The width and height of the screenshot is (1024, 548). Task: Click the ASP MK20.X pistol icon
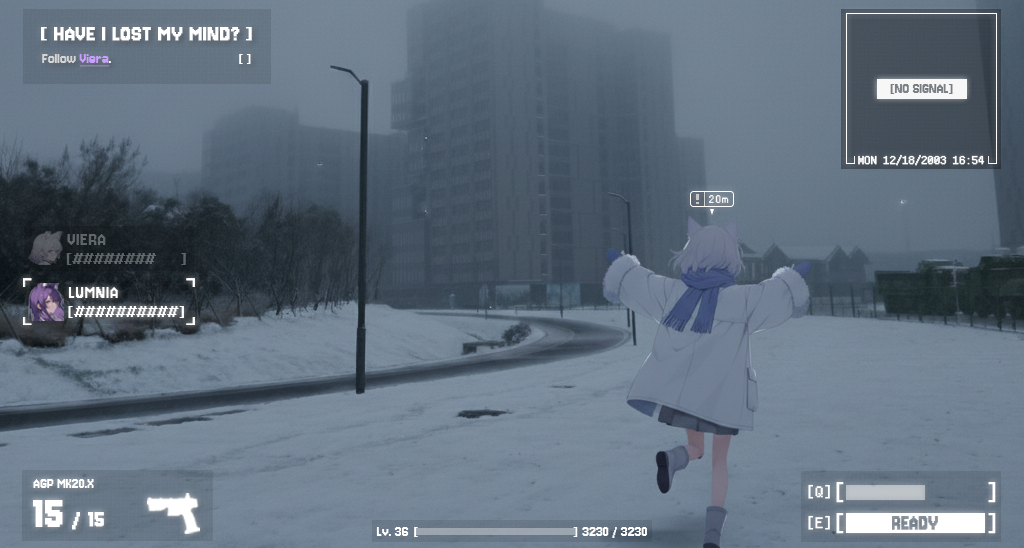pos(174,512)
